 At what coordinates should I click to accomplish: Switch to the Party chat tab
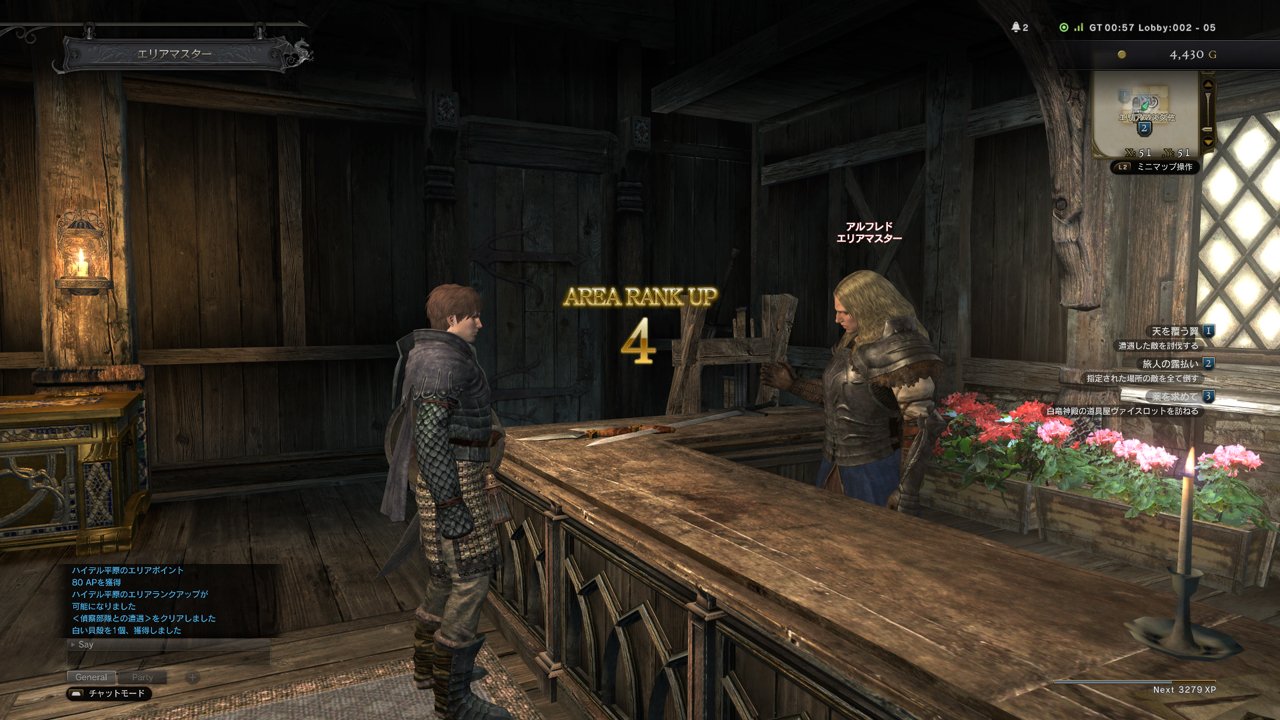tap(143, 677)
